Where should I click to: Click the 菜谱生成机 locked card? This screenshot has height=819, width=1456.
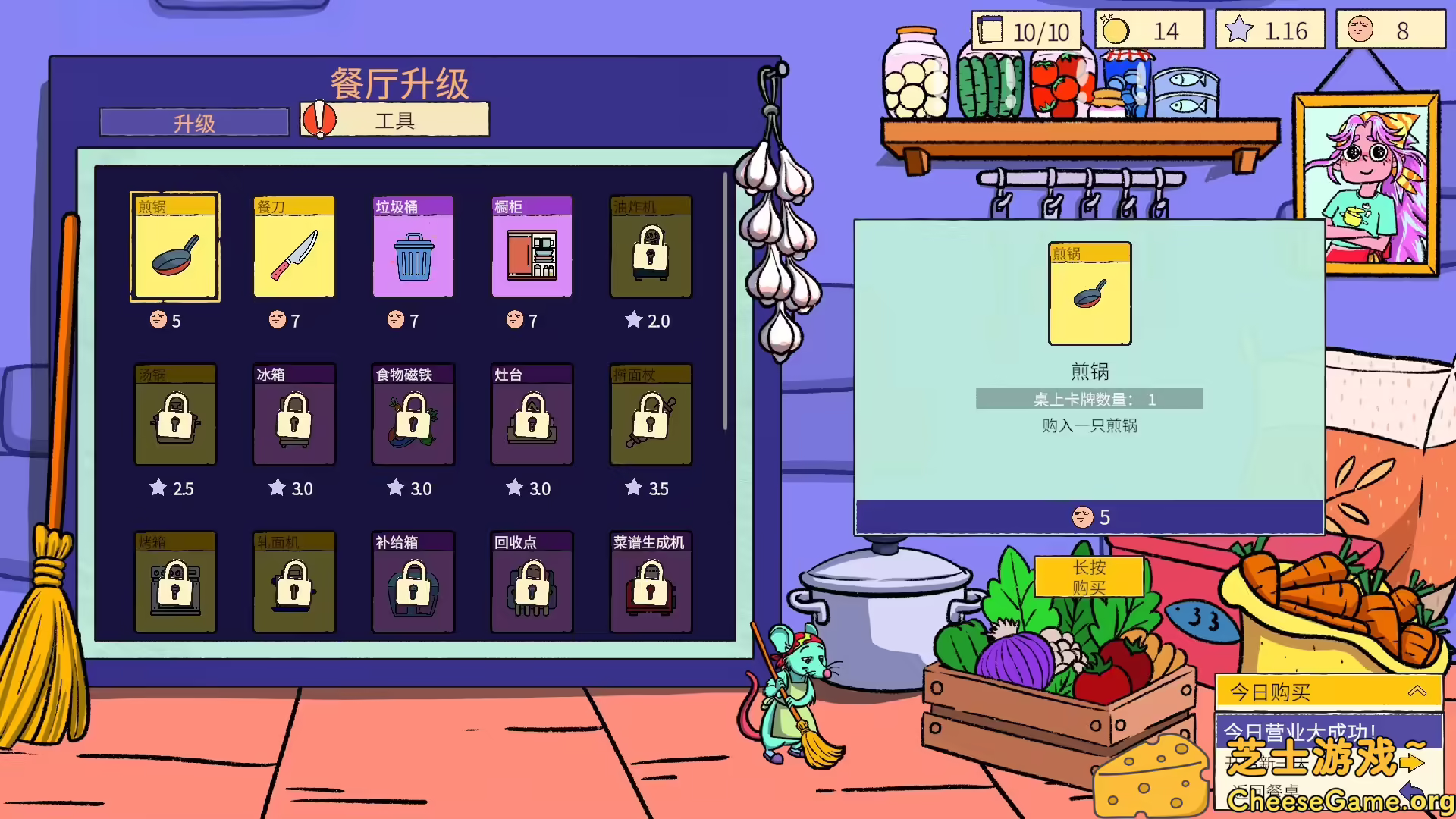point(651,584)
